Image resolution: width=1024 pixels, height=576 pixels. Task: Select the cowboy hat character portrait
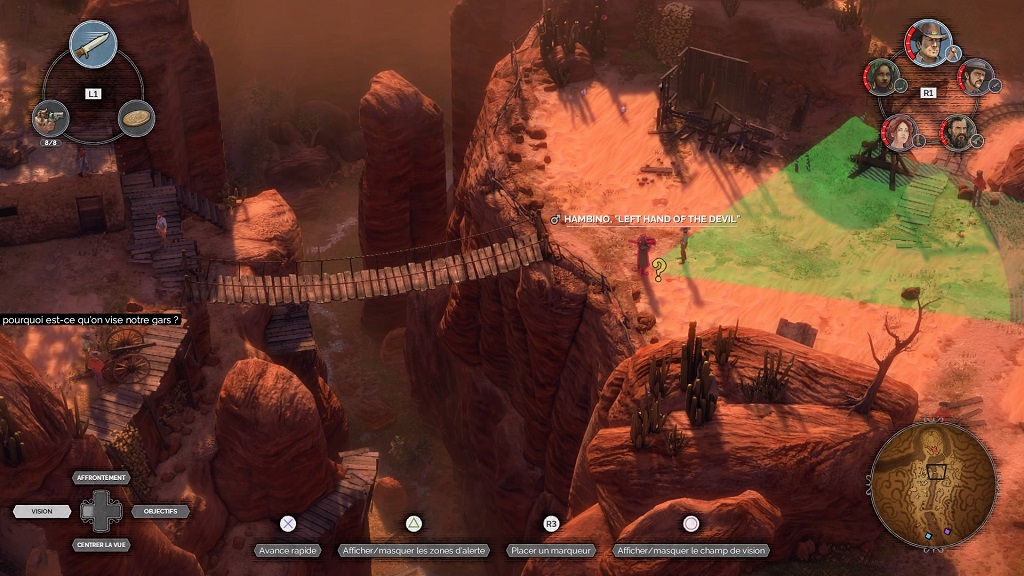pos(928,42)
